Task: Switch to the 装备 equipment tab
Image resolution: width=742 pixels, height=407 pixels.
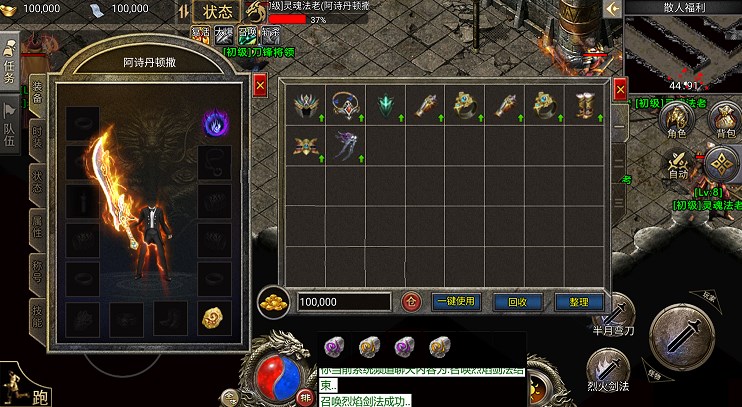Action: (x=37, y=92)
